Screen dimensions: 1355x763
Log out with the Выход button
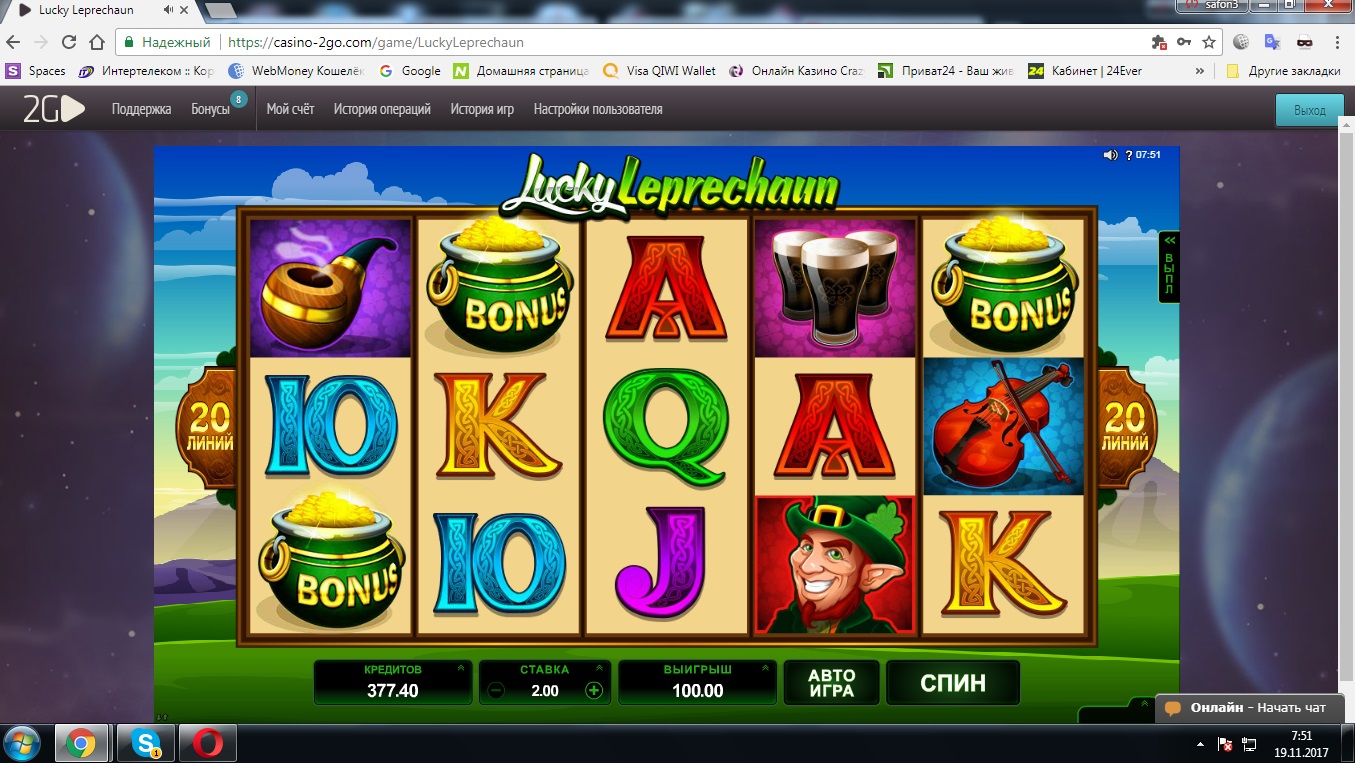(1309, 110)
